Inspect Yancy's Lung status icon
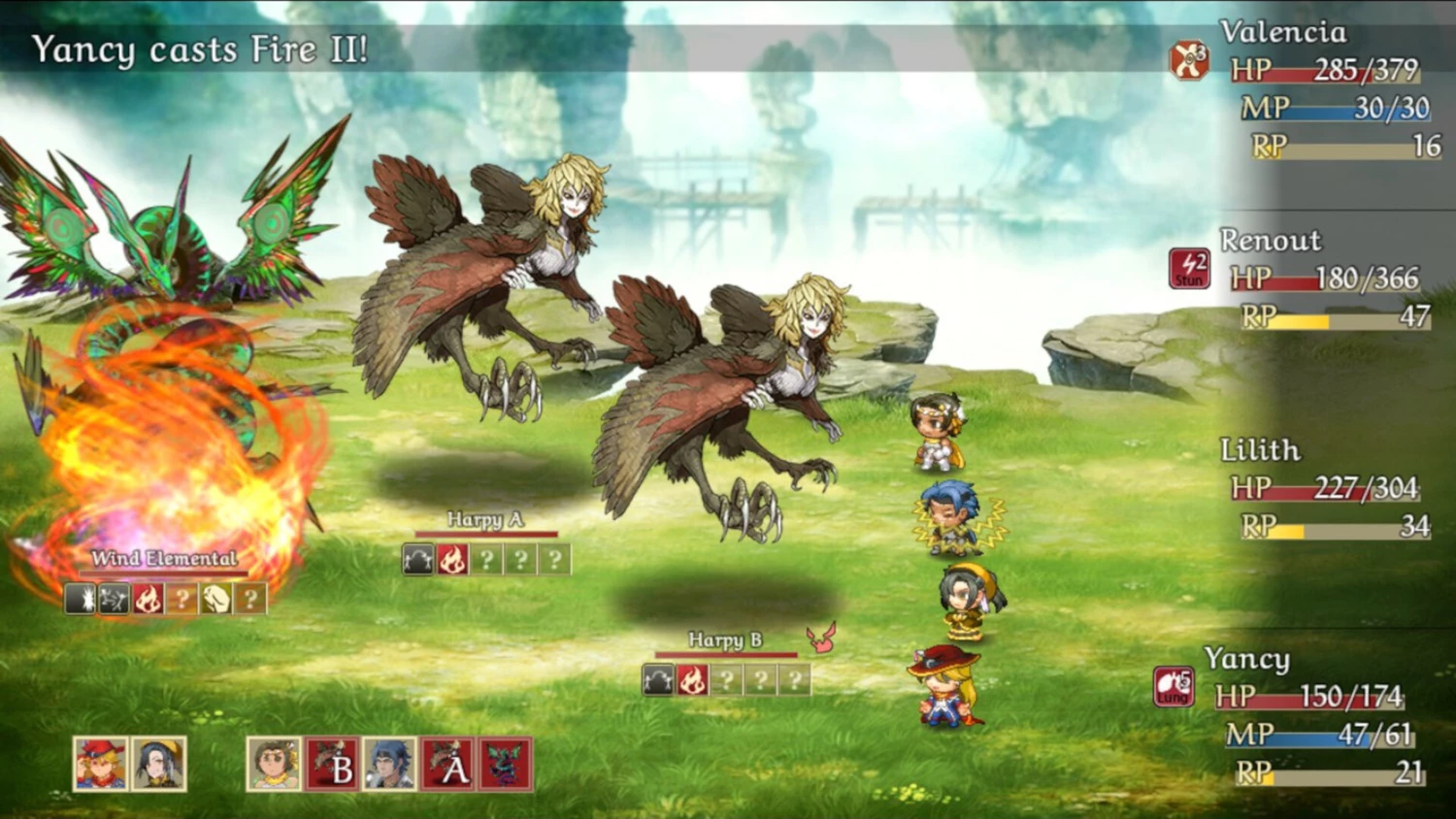Viewport: 1456px width, 819px height. click(x=1174, y=686)
